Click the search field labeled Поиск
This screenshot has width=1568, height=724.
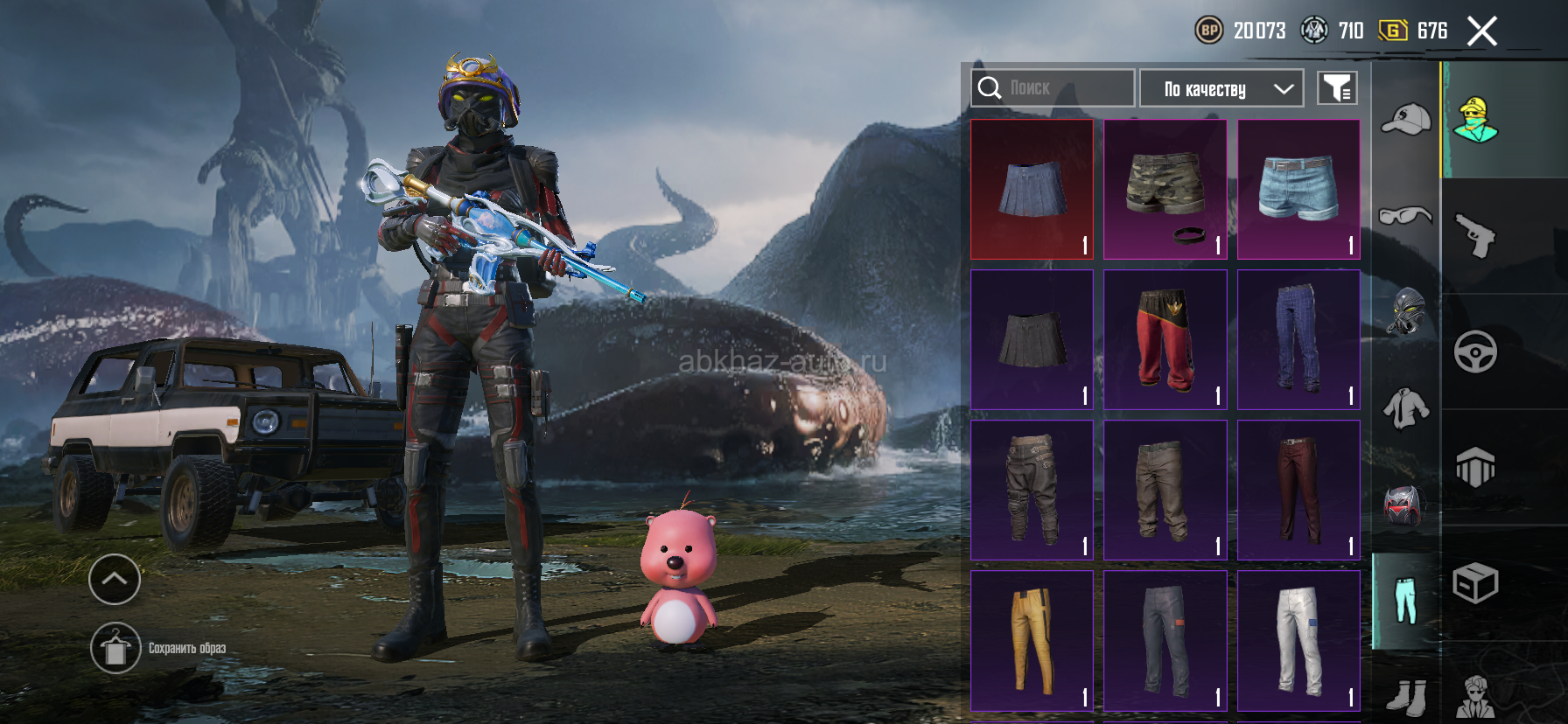[1053, 88]
